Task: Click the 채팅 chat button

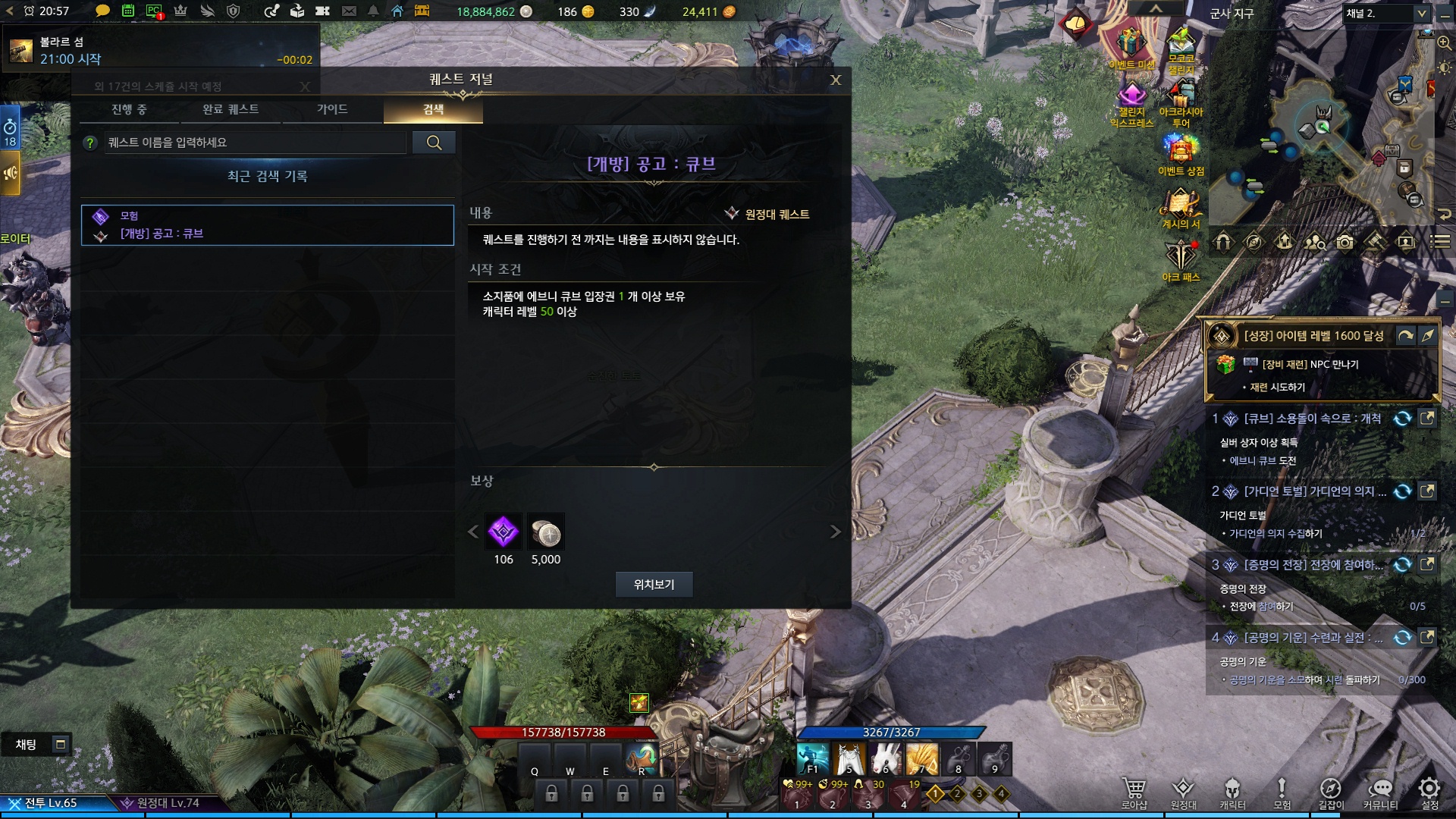Action: pos(27,745)
